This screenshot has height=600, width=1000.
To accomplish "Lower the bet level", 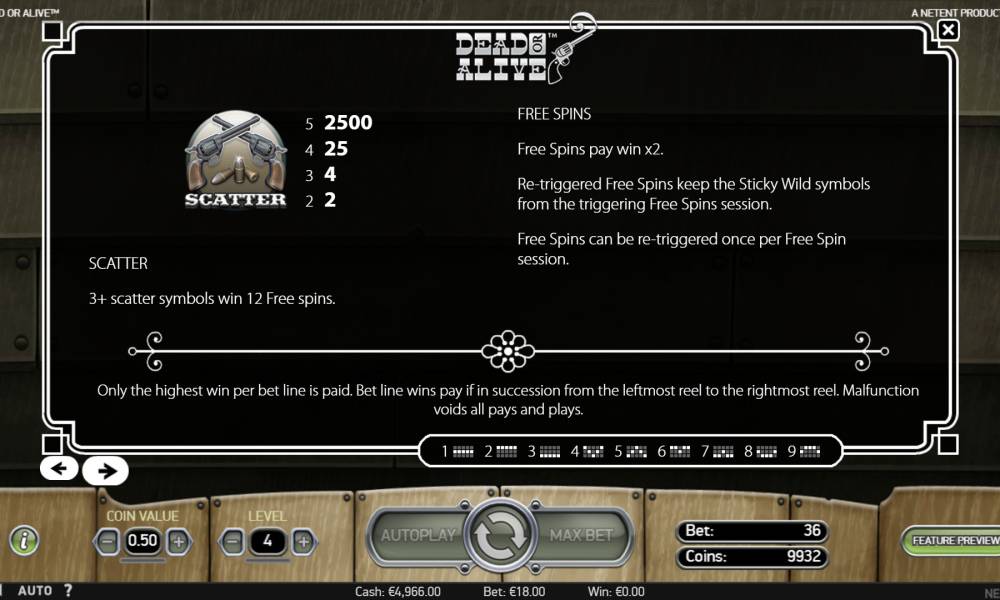I will pyautogui.click(x=233, y=541).
